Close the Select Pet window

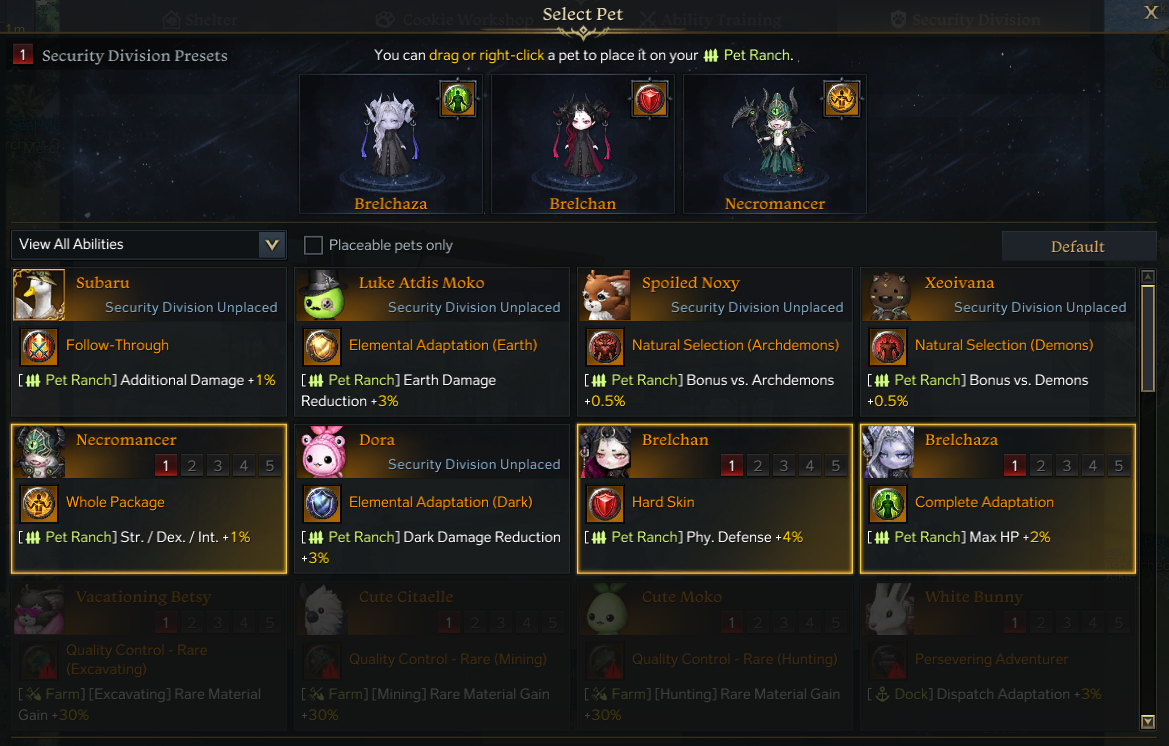[x=1151, y=12]
